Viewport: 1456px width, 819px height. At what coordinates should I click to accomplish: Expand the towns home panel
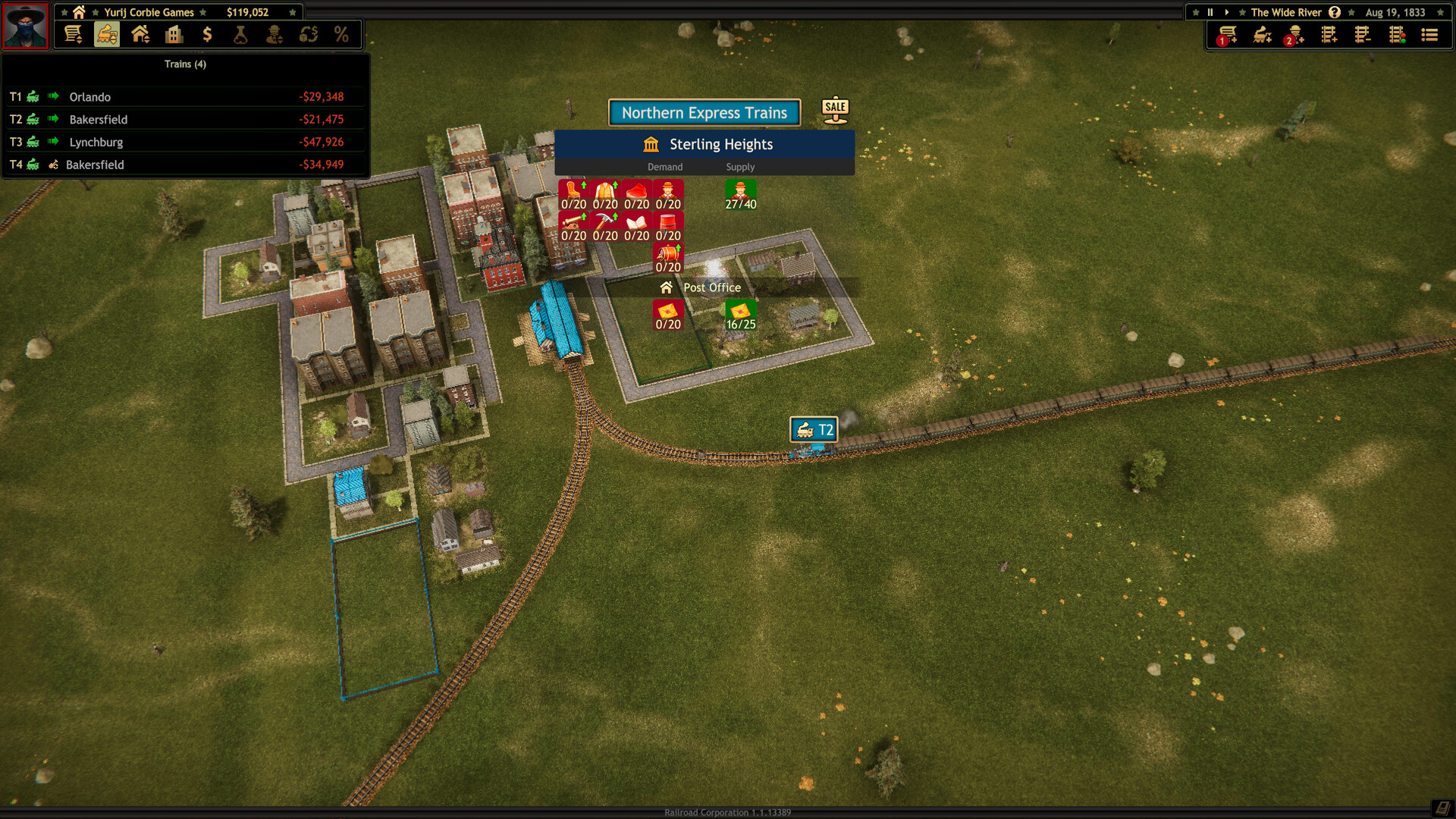pos(142,33)
